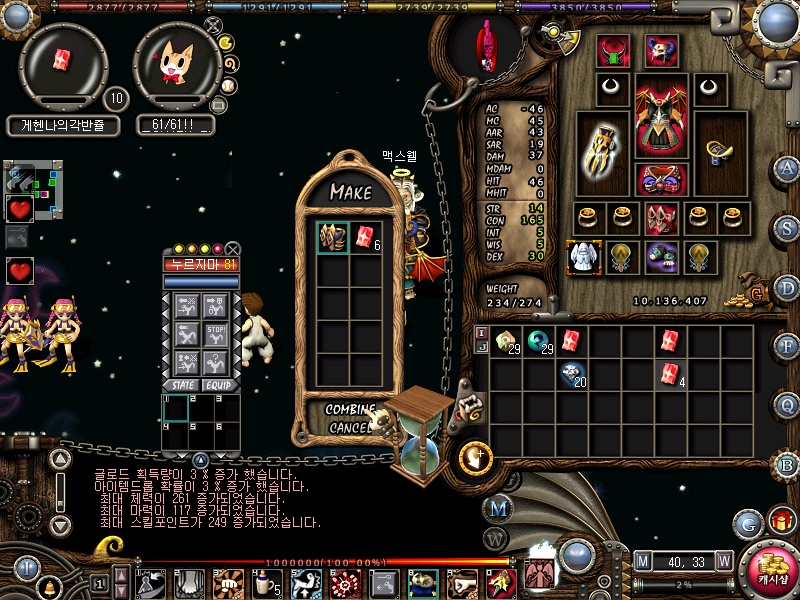The image size is (800, 600).
Task: Click the COMBINE button in Make window
Action: [349, 410]
